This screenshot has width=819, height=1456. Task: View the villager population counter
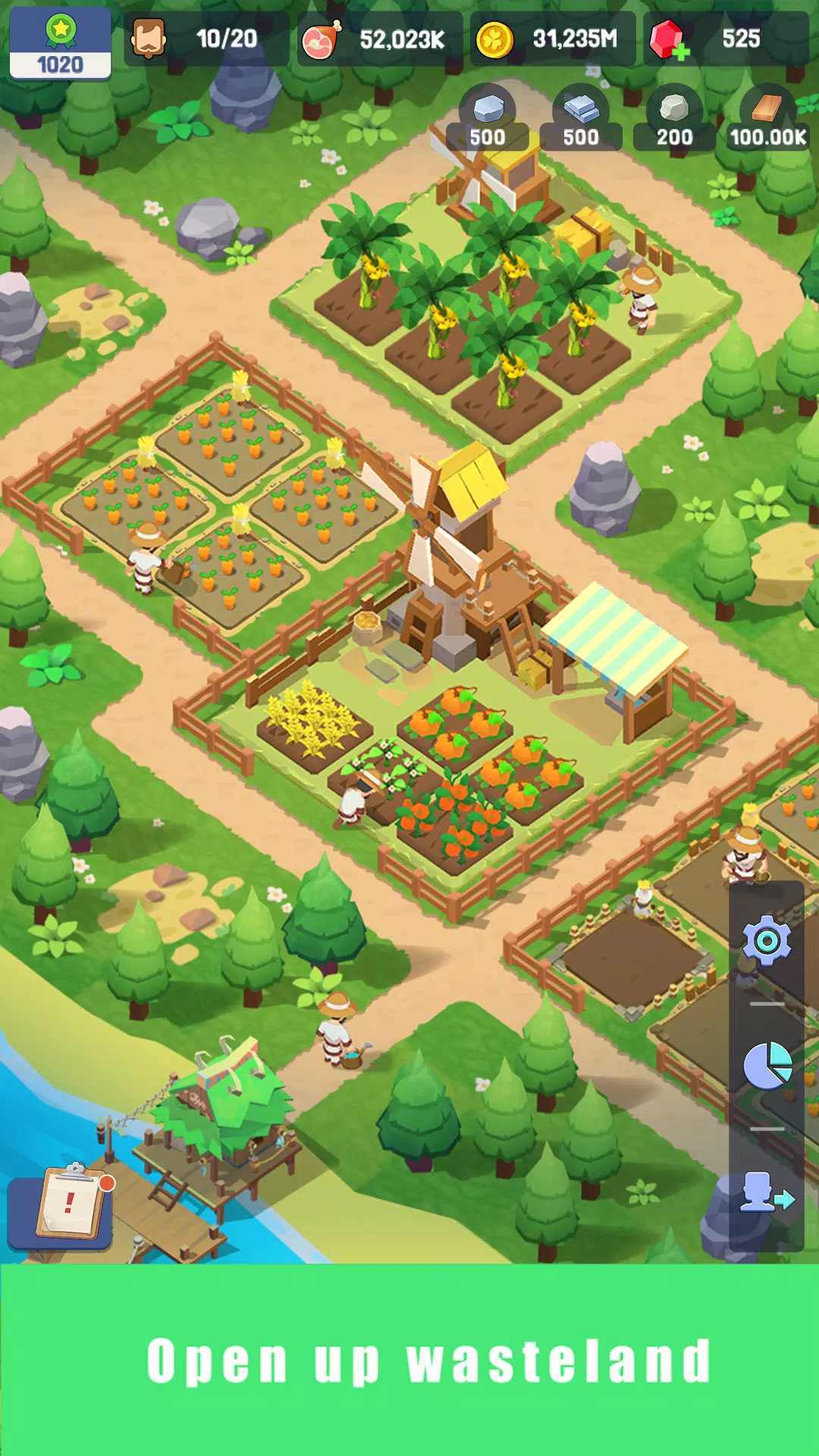[206, 39]
